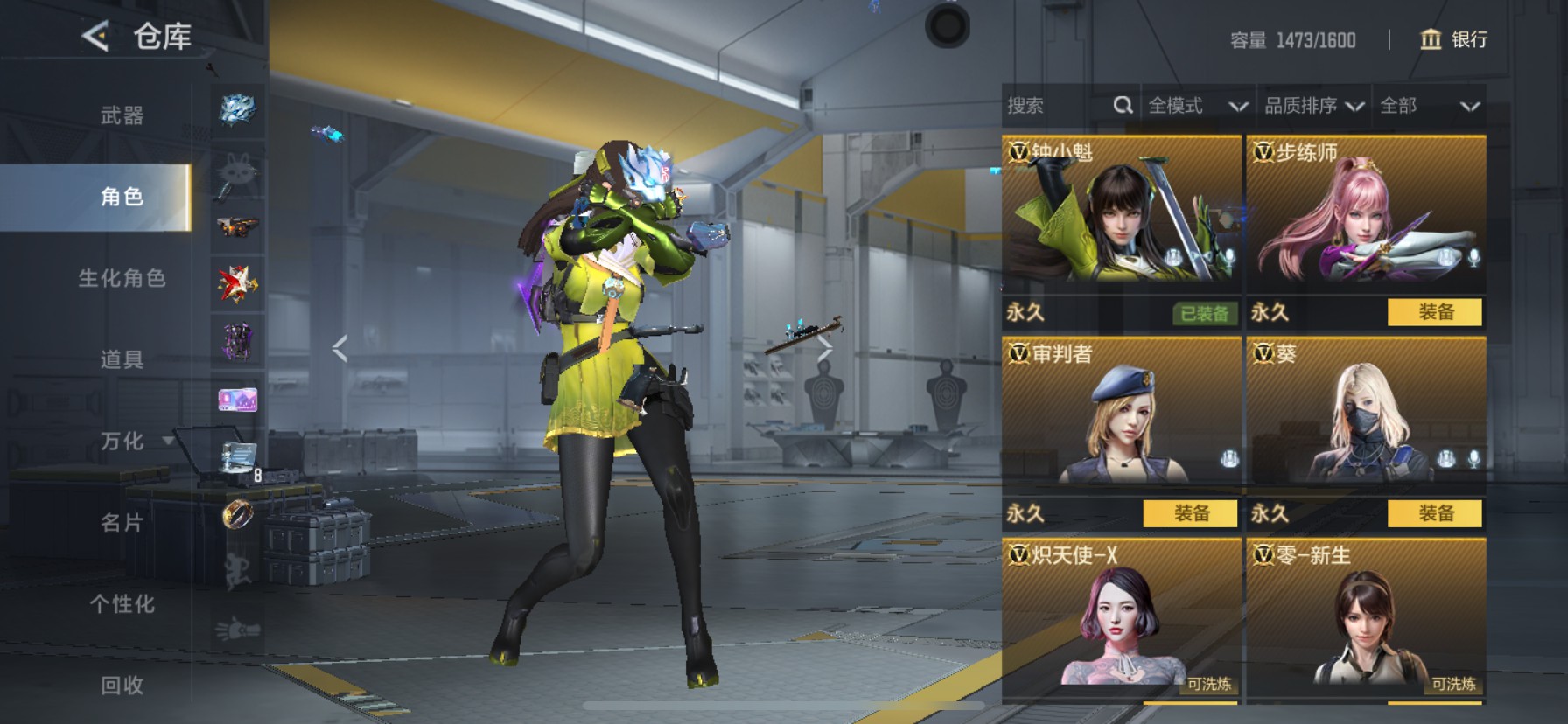Equip the 审判者 character
This screenshot has width=1568, height=724.
[1190, 513]
